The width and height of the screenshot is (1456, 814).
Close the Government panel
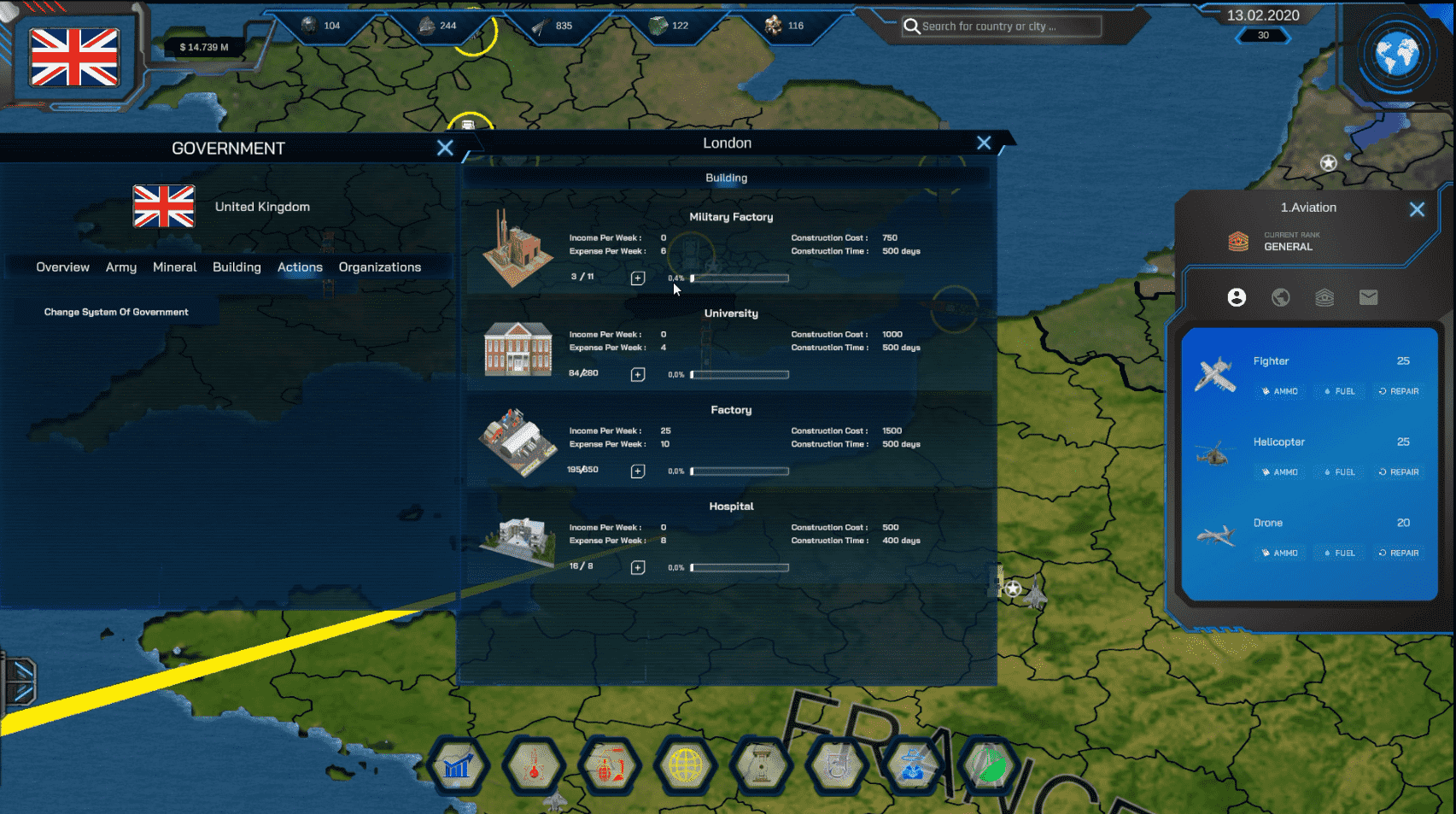coord(445,148)
